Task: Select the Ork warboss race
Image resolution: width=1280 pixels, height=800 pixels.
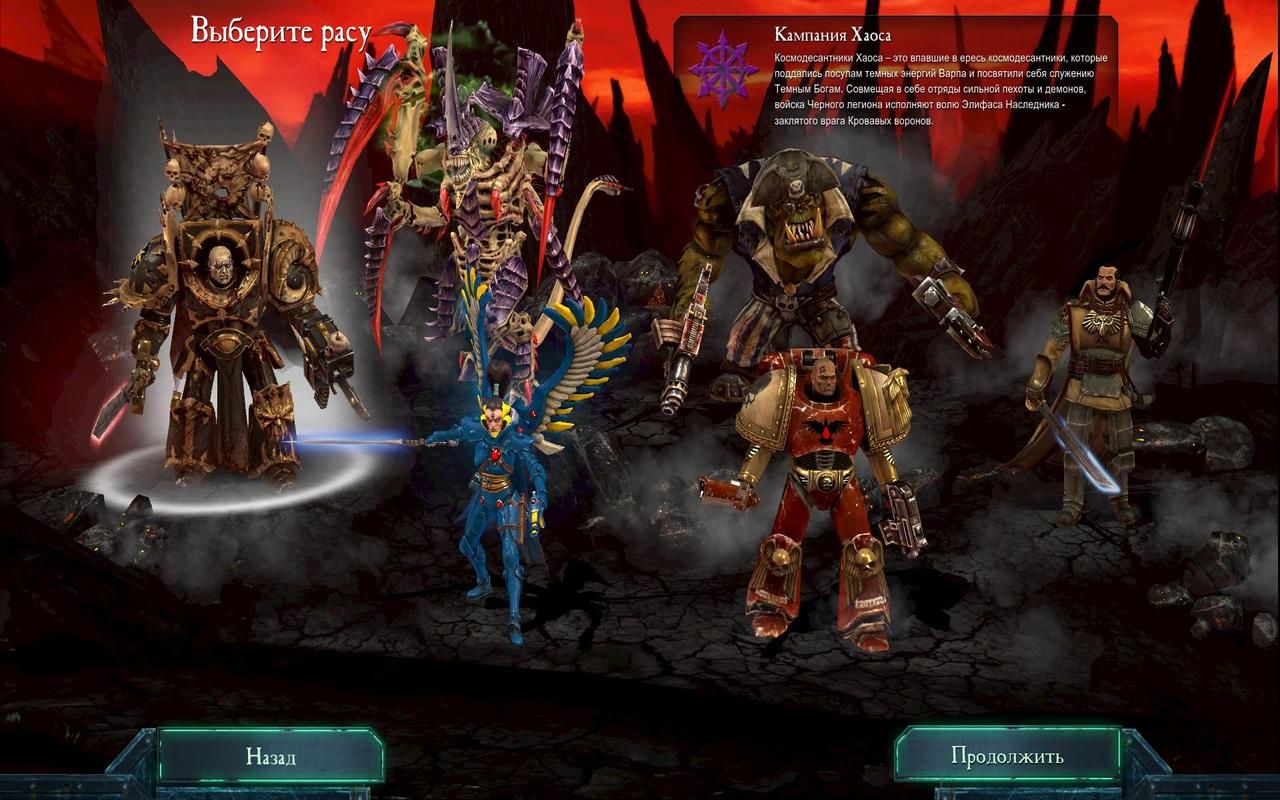Action: coord(790,250)
